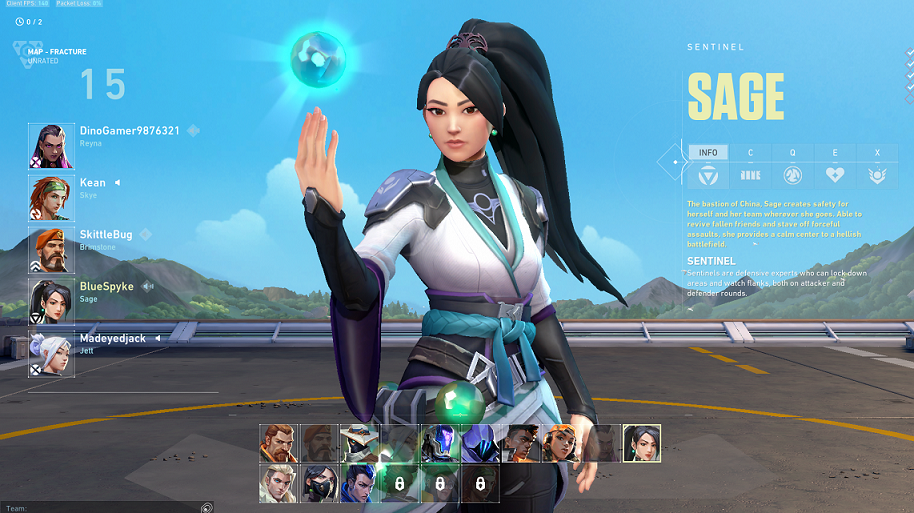The height and width of the screenshot is (513, 914).
Task: Select Omen in the agent grid
Action: 479,443
